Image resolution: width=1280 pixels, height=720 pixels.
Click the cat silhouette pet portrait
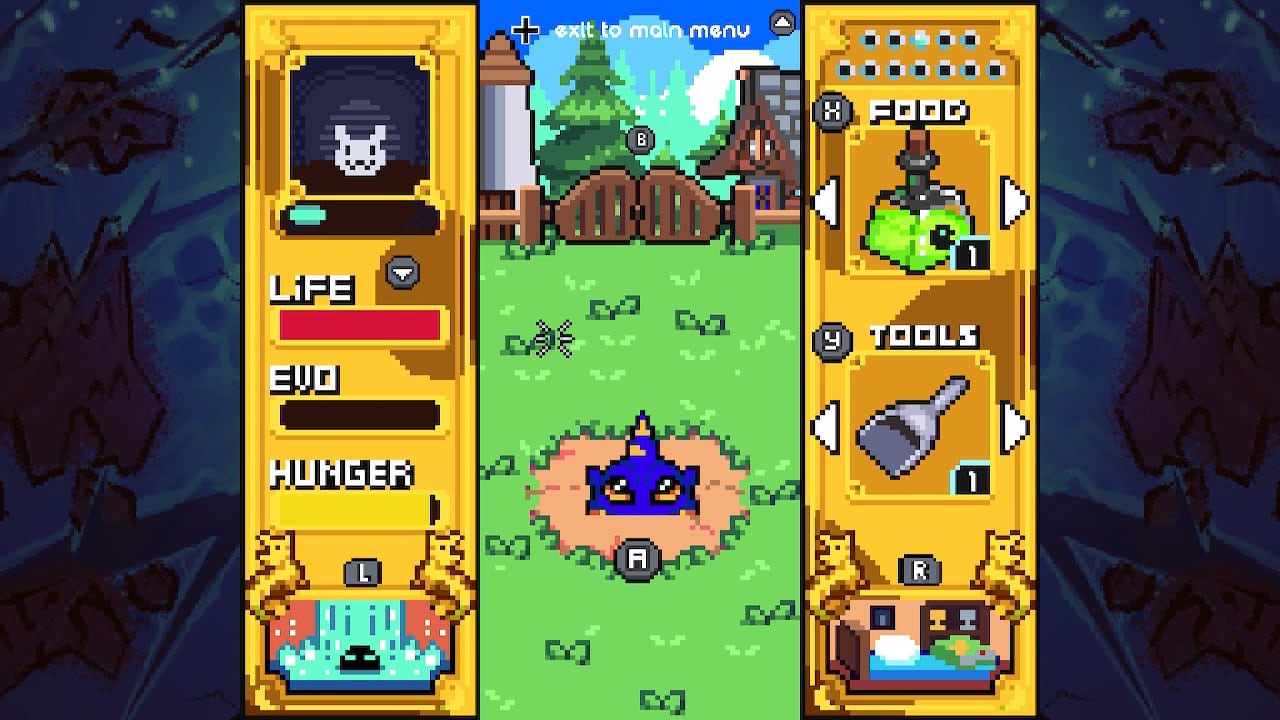(360, 130)
